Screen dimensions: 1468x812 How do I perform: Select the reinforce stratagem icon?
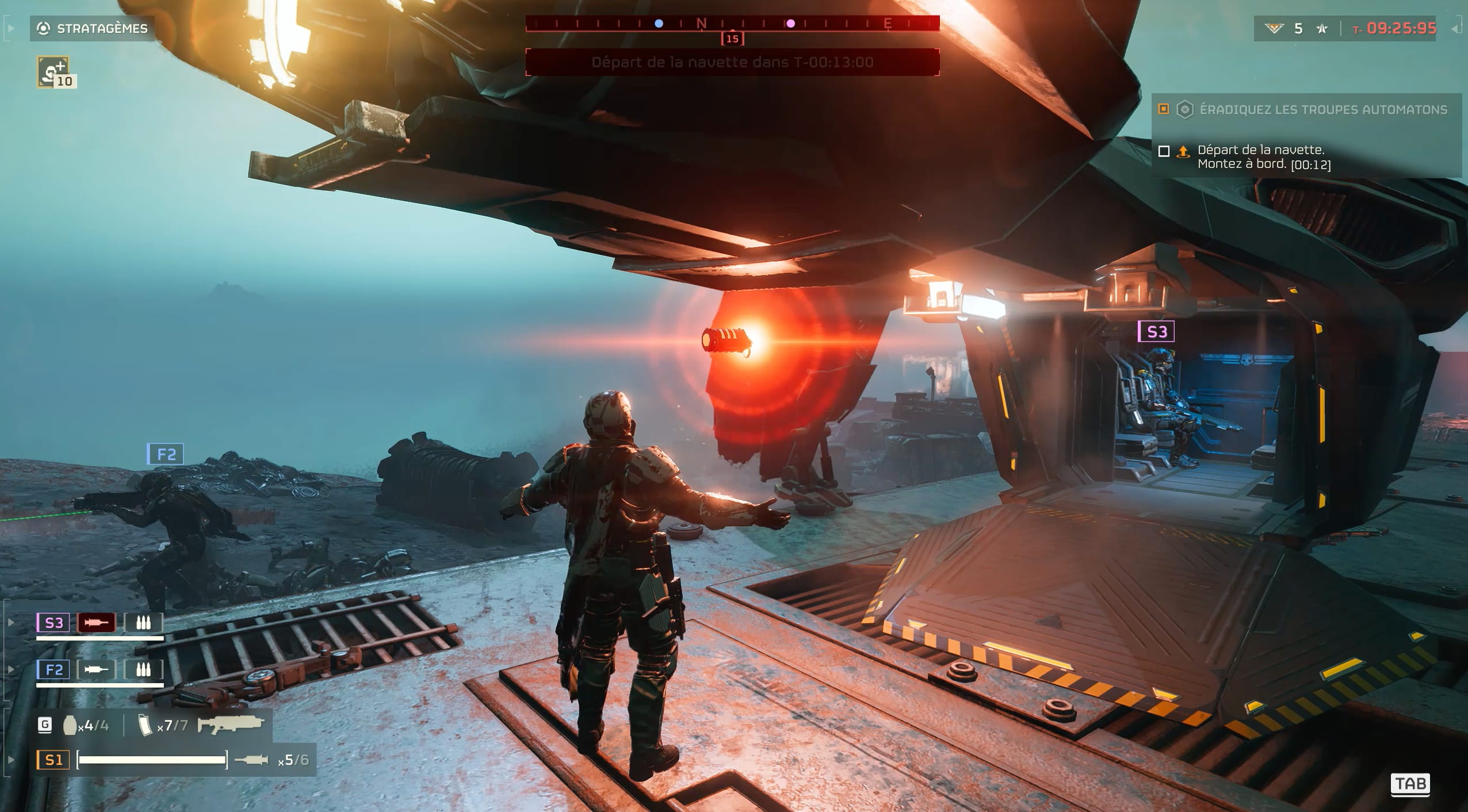53,71
